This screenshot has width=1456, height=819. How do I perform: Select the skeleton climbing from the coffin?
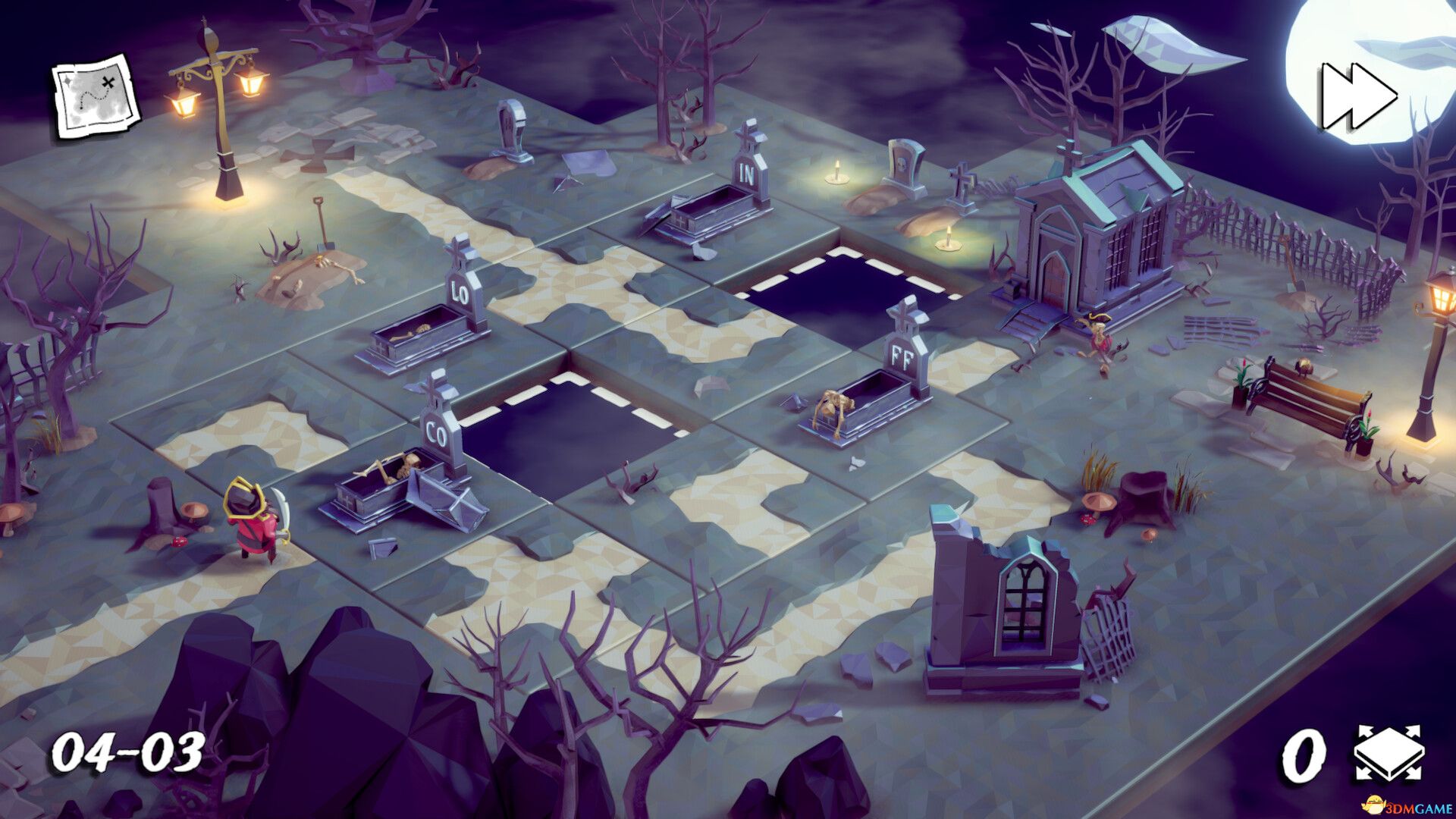pyautogui.click(x=834, y=402)
